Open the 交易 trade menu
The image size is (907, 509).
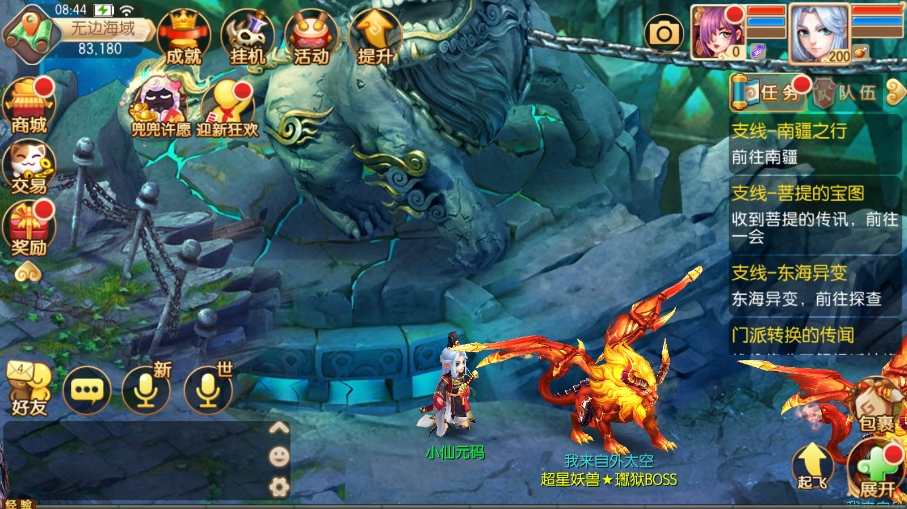(28, 166)
